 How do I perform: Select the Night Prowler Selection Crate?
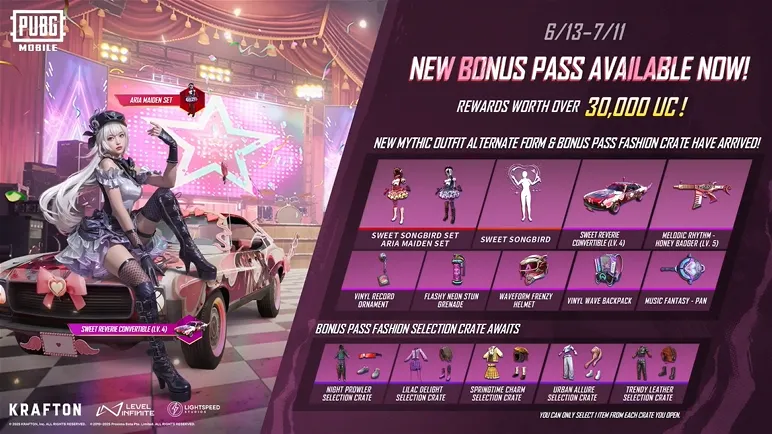point(356,373)
